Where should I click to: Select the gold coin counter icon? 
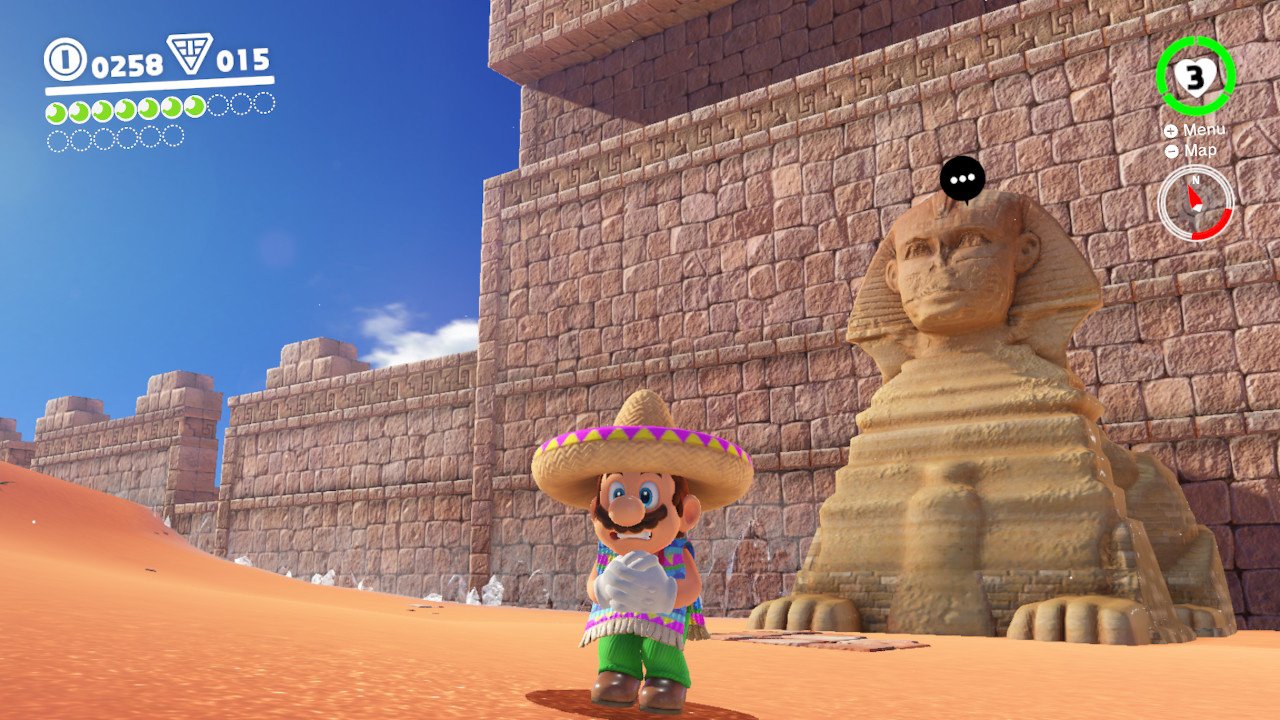(65, 59)
